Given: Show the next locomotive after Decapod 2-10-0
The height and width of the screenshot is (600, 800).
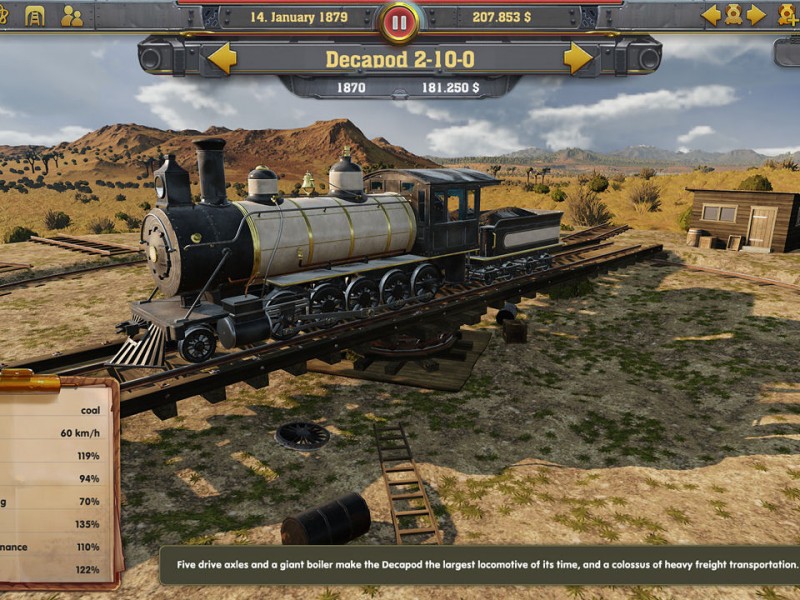Looking at the screenshot, I should coord(578,58).
